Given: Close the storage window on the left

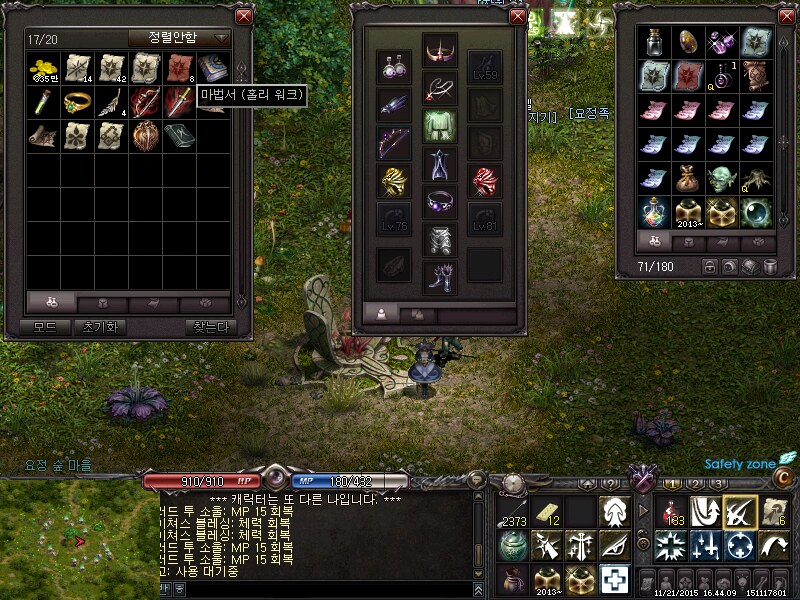Looking at the screenshot, I should [x=243, y=16].
